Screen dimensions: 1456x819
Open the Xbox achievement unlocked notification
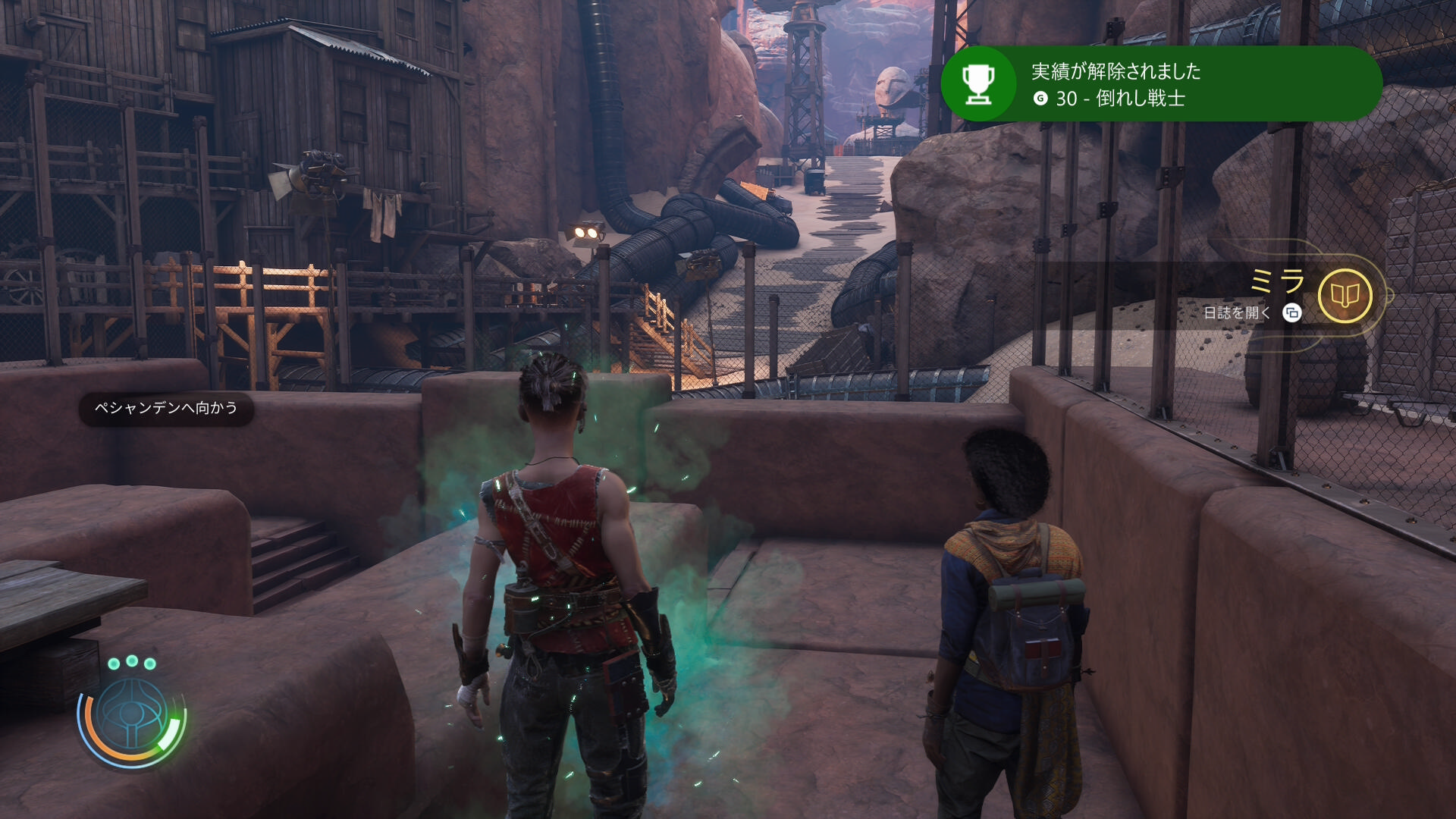1160,84
